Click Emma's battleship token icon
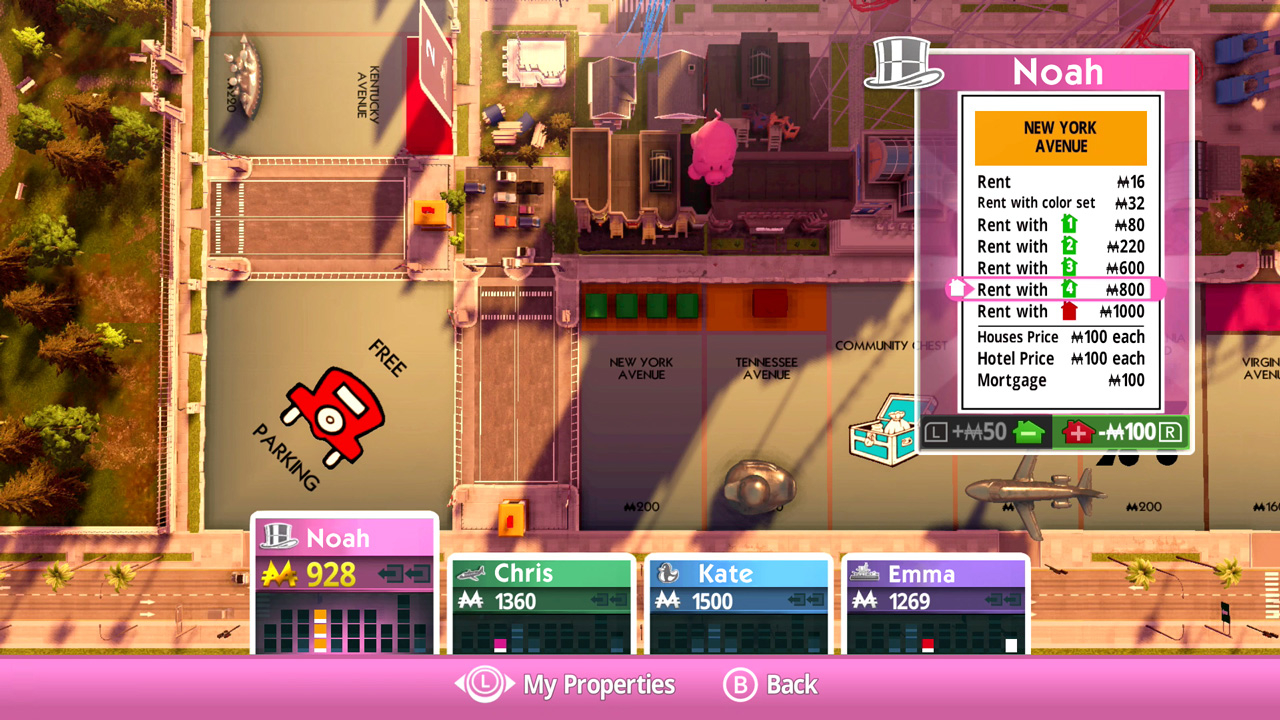The width and height of the screenshot is (1280, 720). tap(866, 574)
